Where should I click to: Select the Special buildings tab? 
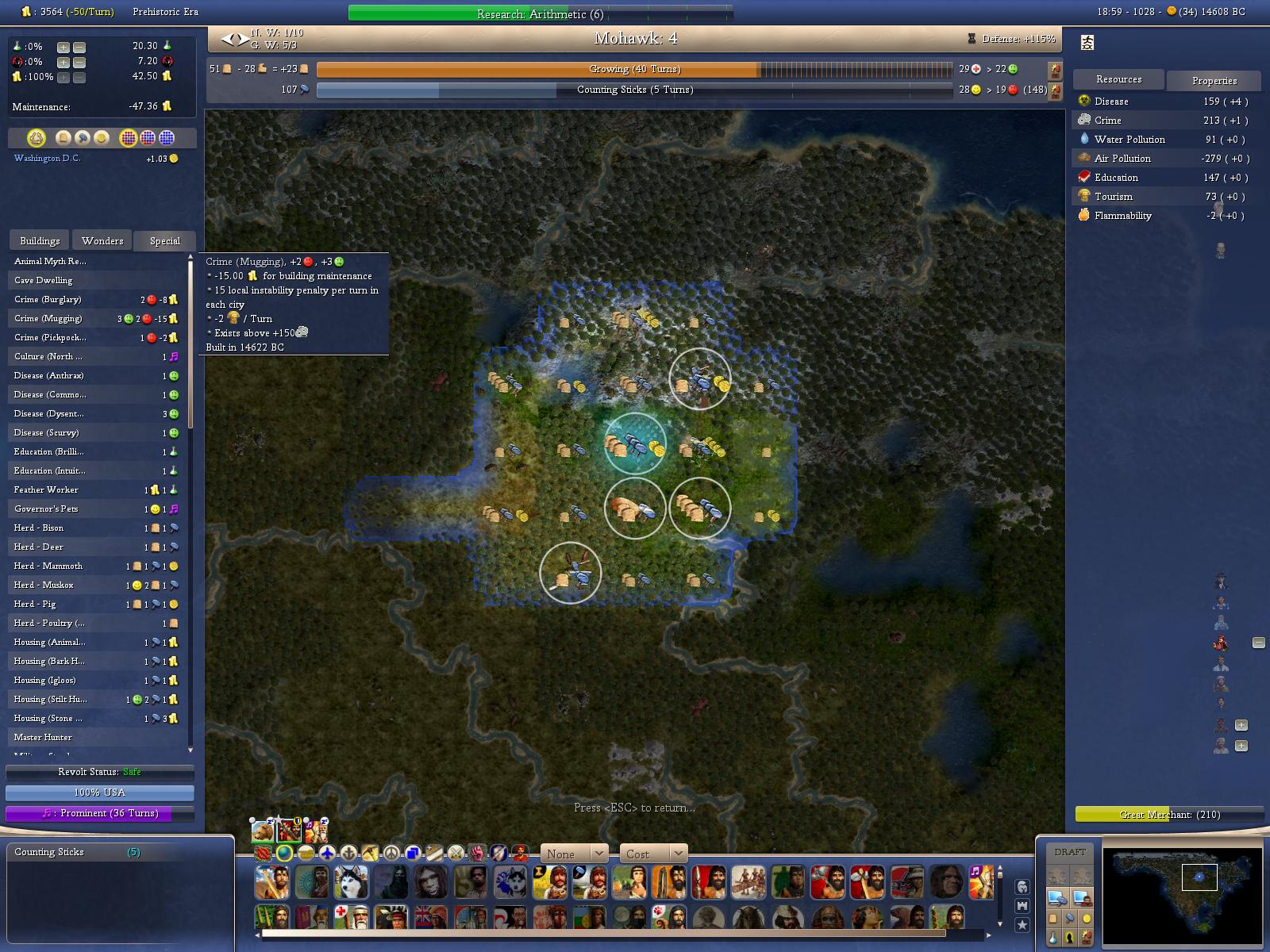[x=164, y=240]
